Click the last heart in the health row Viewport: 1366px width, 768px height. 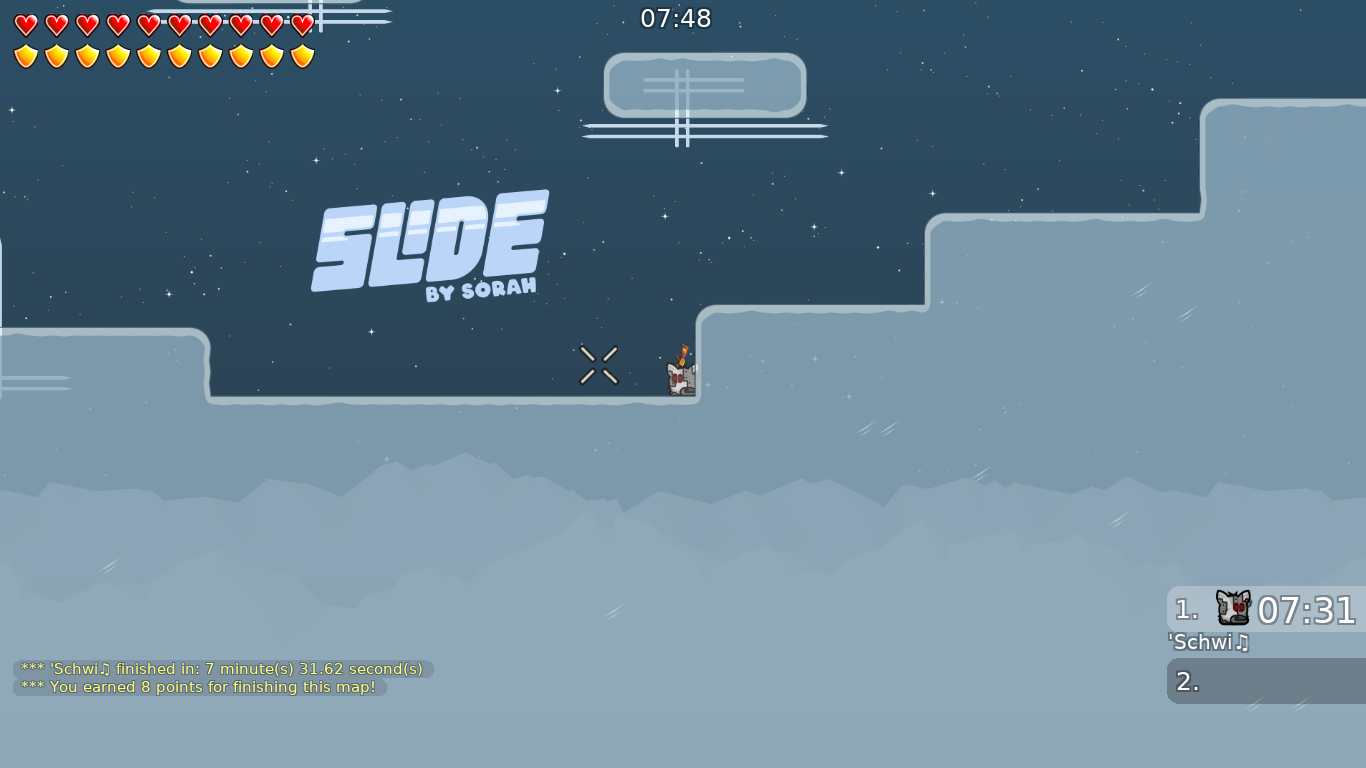(x=302, y=26)
